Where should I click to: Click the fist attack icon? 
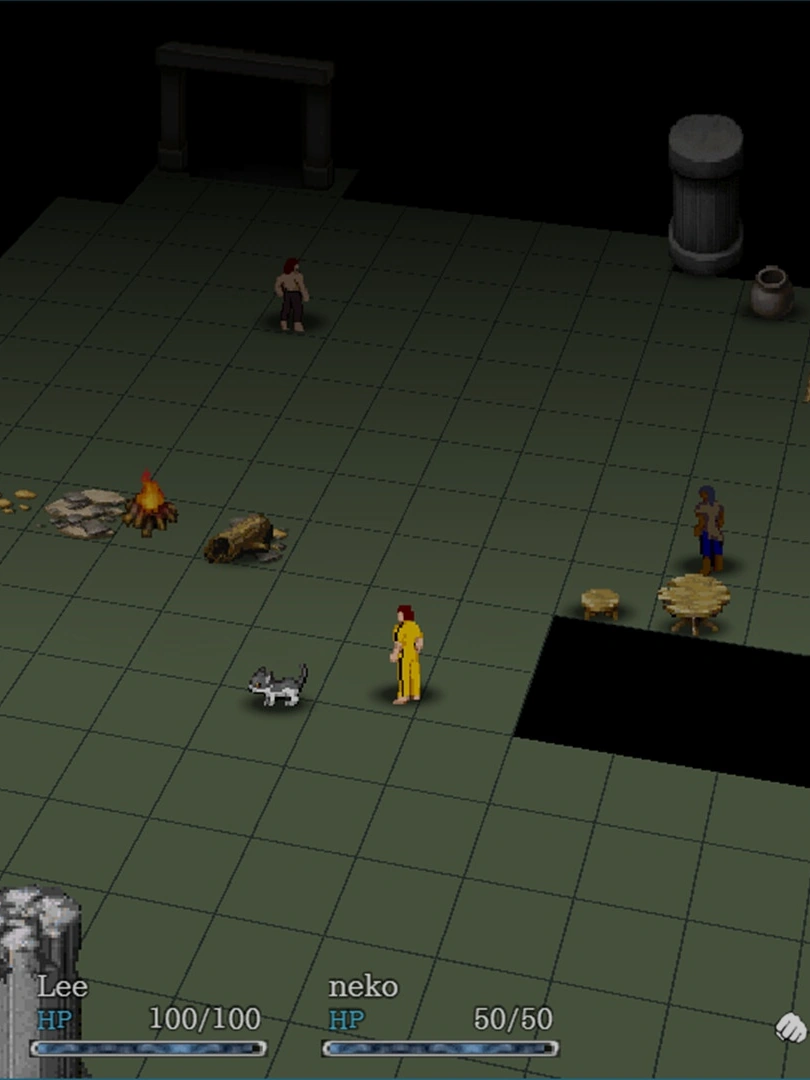click(791, 1026)
